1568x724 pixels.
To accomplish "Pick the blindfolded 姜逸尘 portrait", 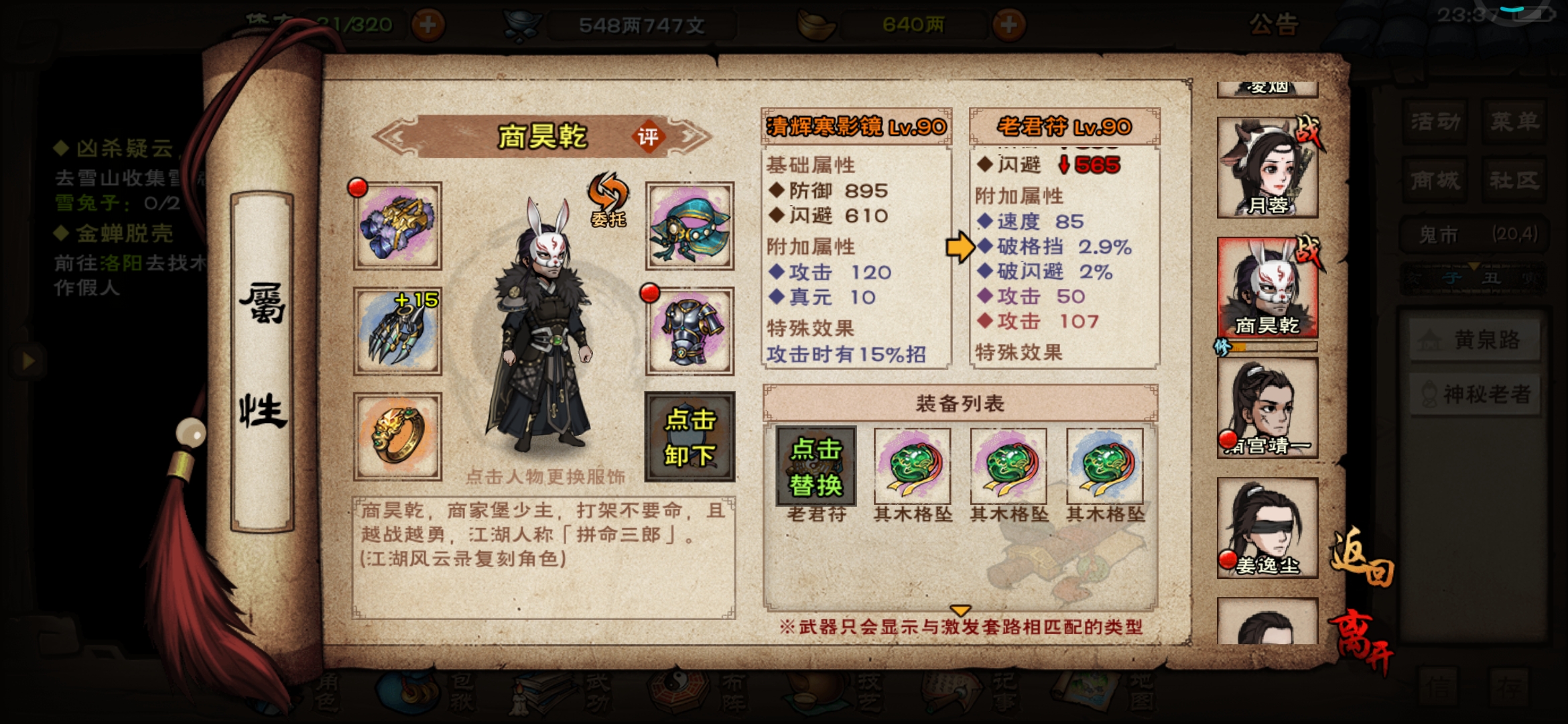I will click(x=1267, y=528).
